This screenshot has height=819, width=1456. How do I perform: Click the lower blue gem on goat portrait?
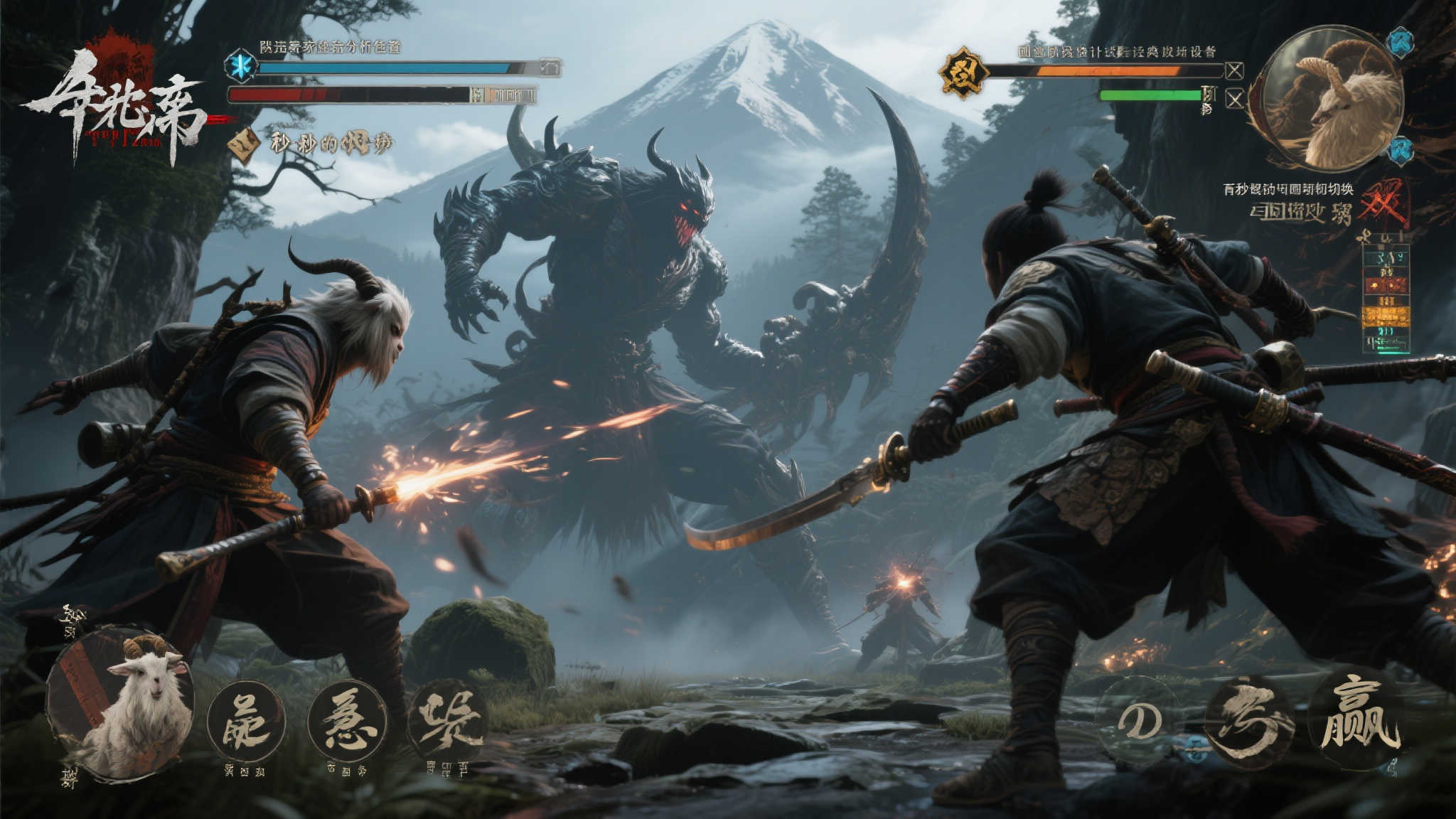(x=1401, y=149)
